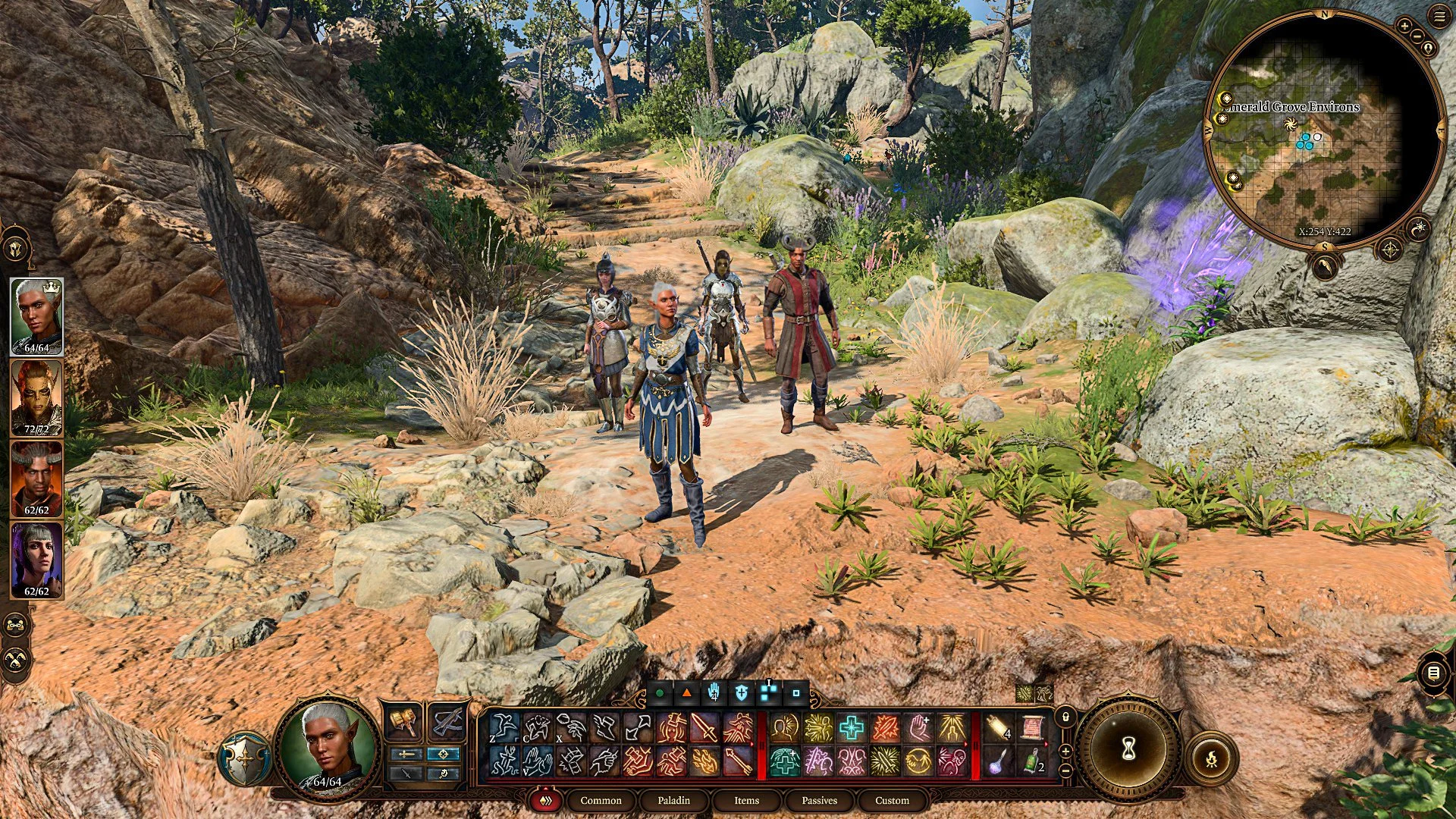1456x819 pixels.
Task: Select the gold-skinned companion portrait with 72/72 HP
Action: click(36, 397)
